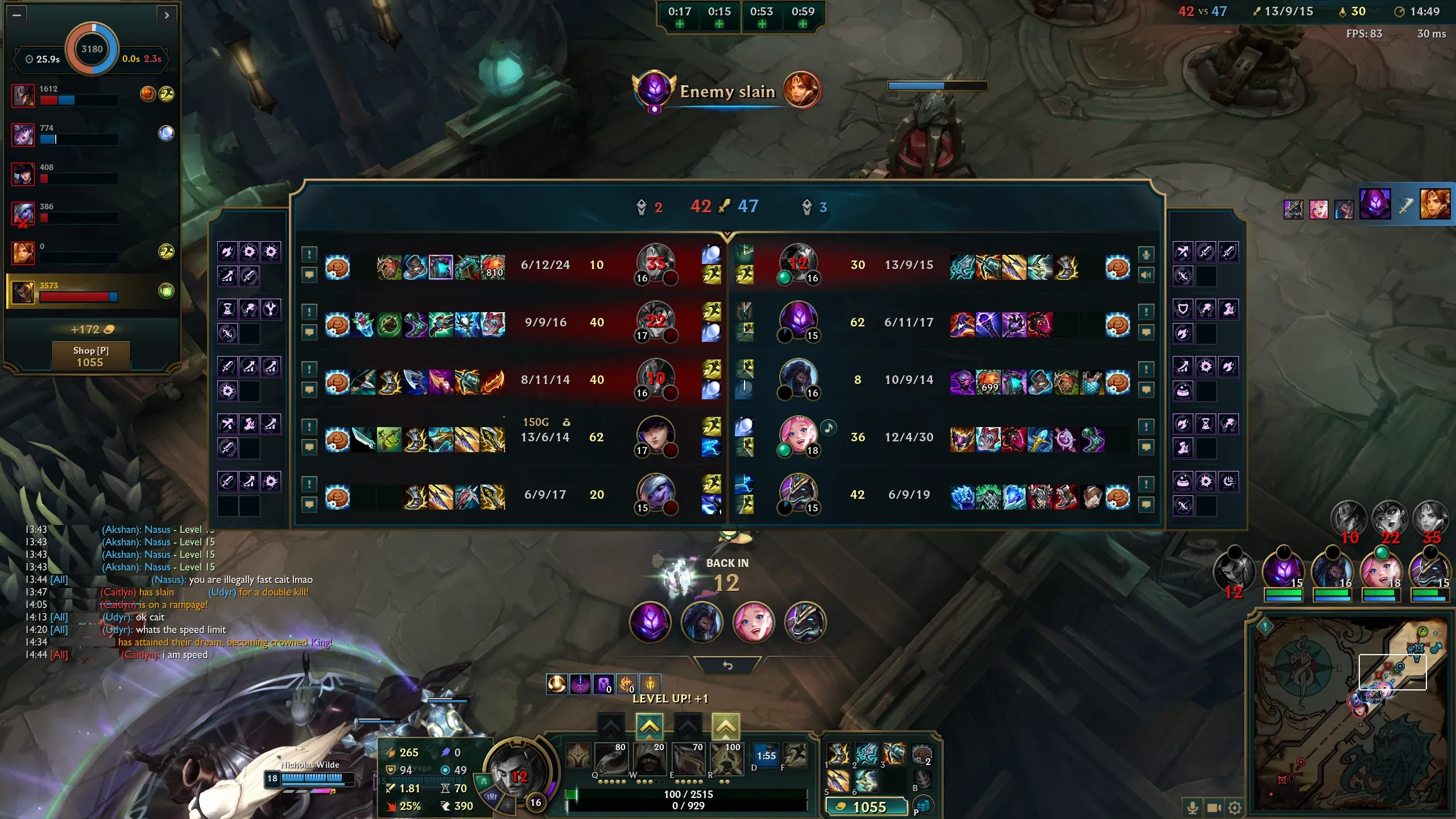
Task: Collapse the team frames with the minus button
Action: tap(18, 16)
